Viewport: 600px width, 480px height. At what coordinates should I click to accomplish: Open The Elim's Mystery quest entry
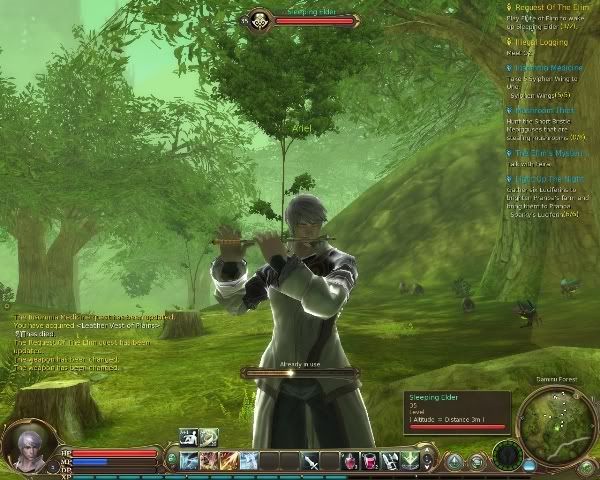(x=552, y=153)
